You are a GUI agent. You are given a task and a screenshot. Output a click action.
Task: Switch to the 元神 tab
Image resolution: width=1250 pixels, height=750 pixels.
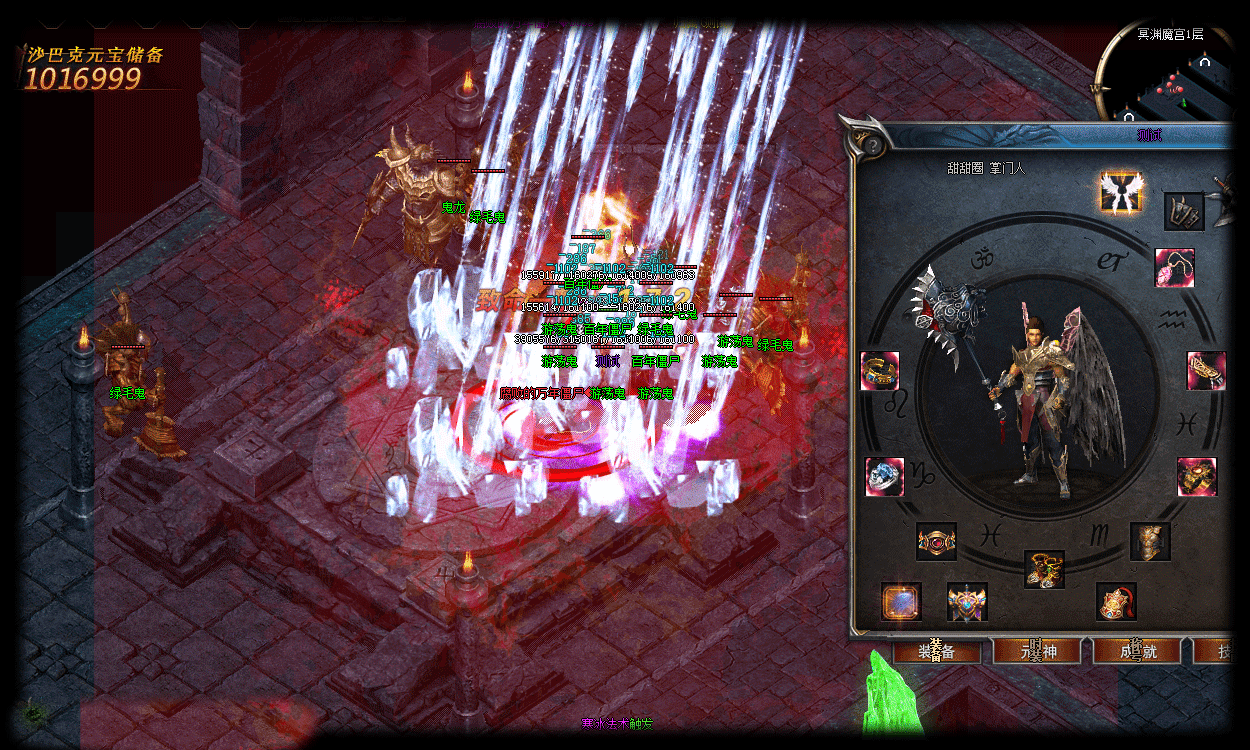point(1037,651)
